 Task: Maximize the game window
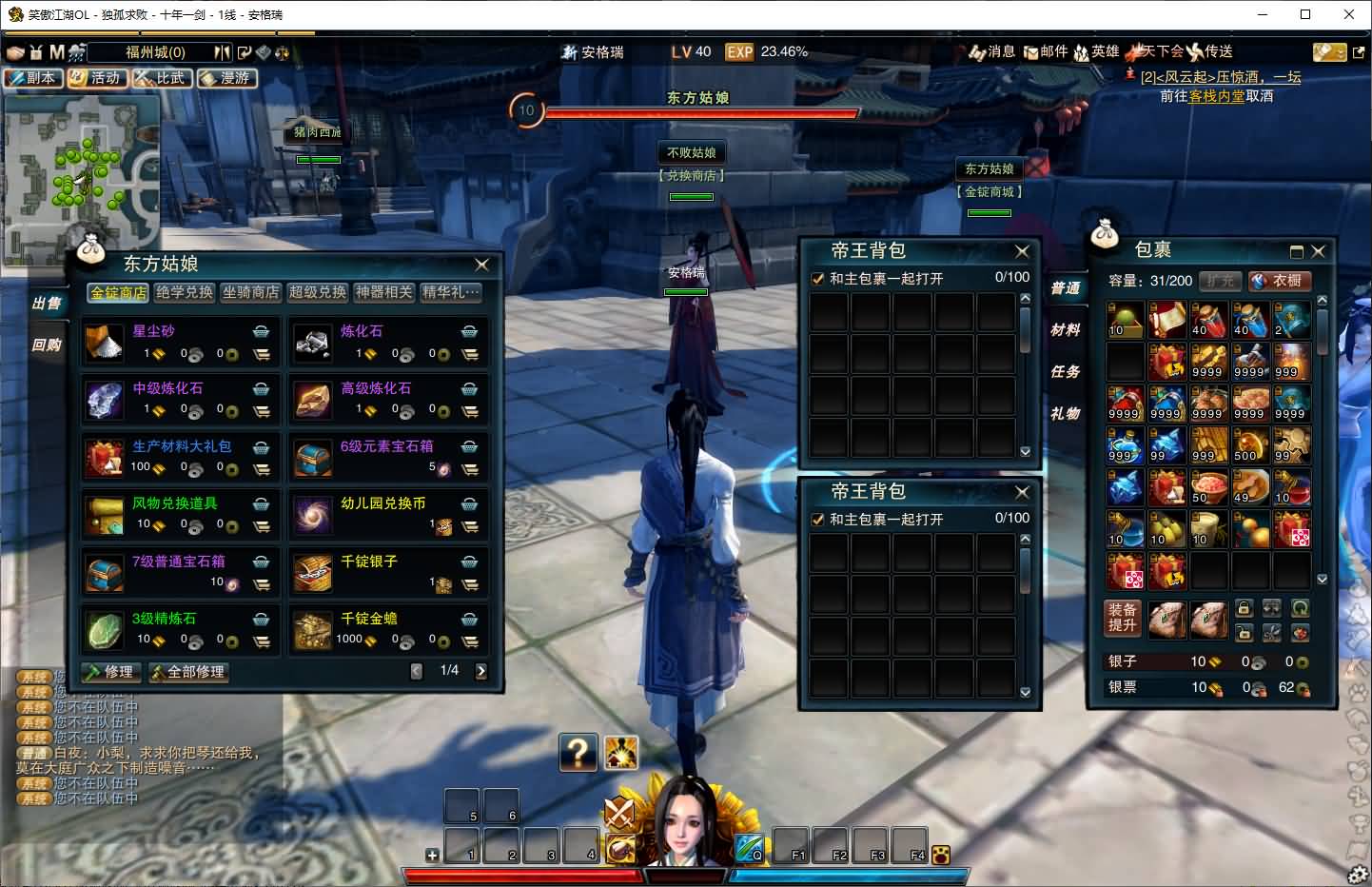[1305, 14]
